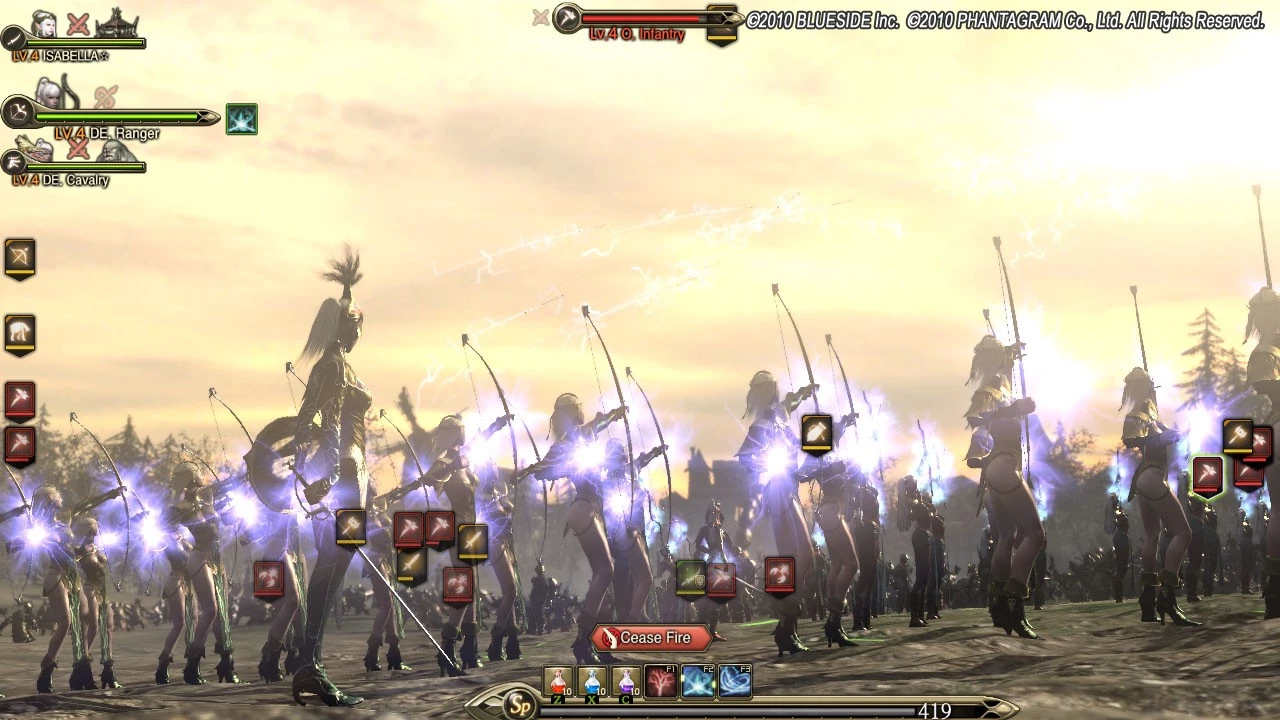Click the round SP emblem
1280x720 pixels.
[x=519, y=705]
